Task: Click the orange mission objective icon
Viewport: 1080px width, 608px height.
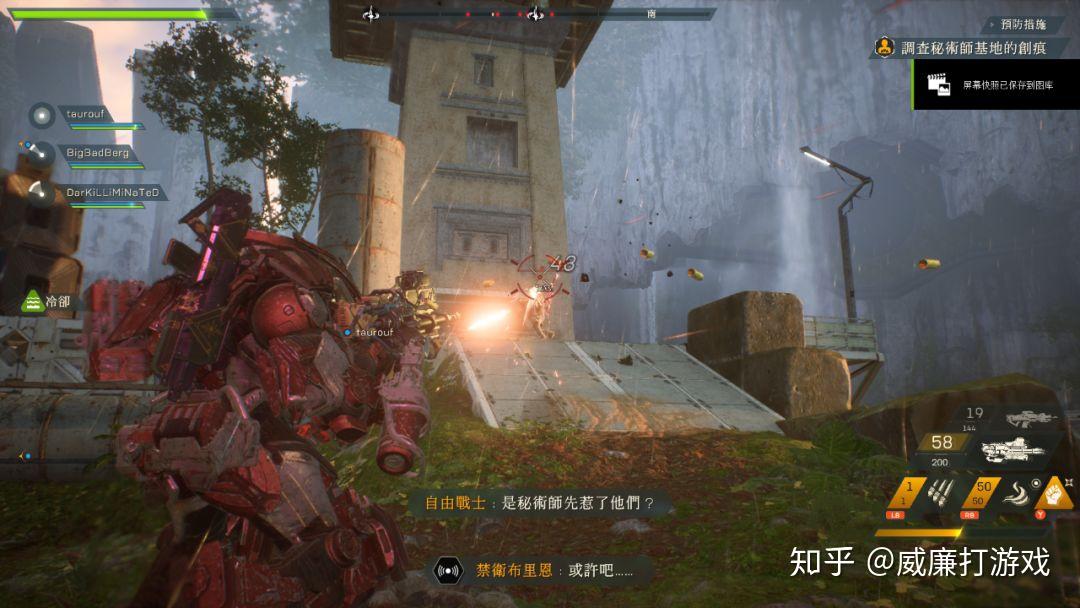Action: 885,47
